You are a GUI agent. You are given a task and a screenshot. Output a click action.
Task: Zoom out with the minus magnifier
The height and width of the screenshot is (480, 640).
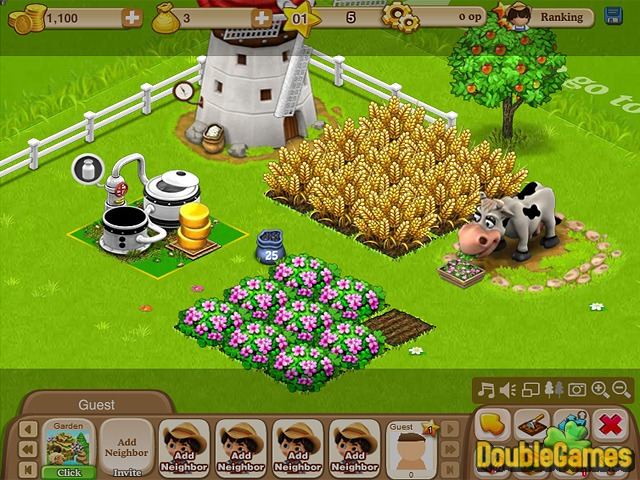(621, 390)
